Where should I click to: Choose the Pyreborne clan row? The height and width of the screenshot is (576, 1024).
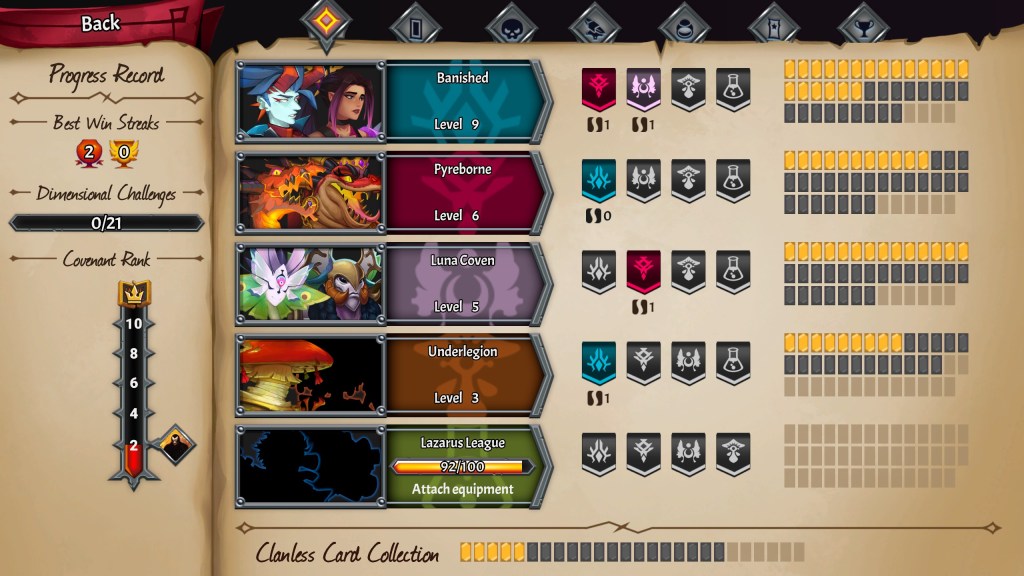pos(463,193)
